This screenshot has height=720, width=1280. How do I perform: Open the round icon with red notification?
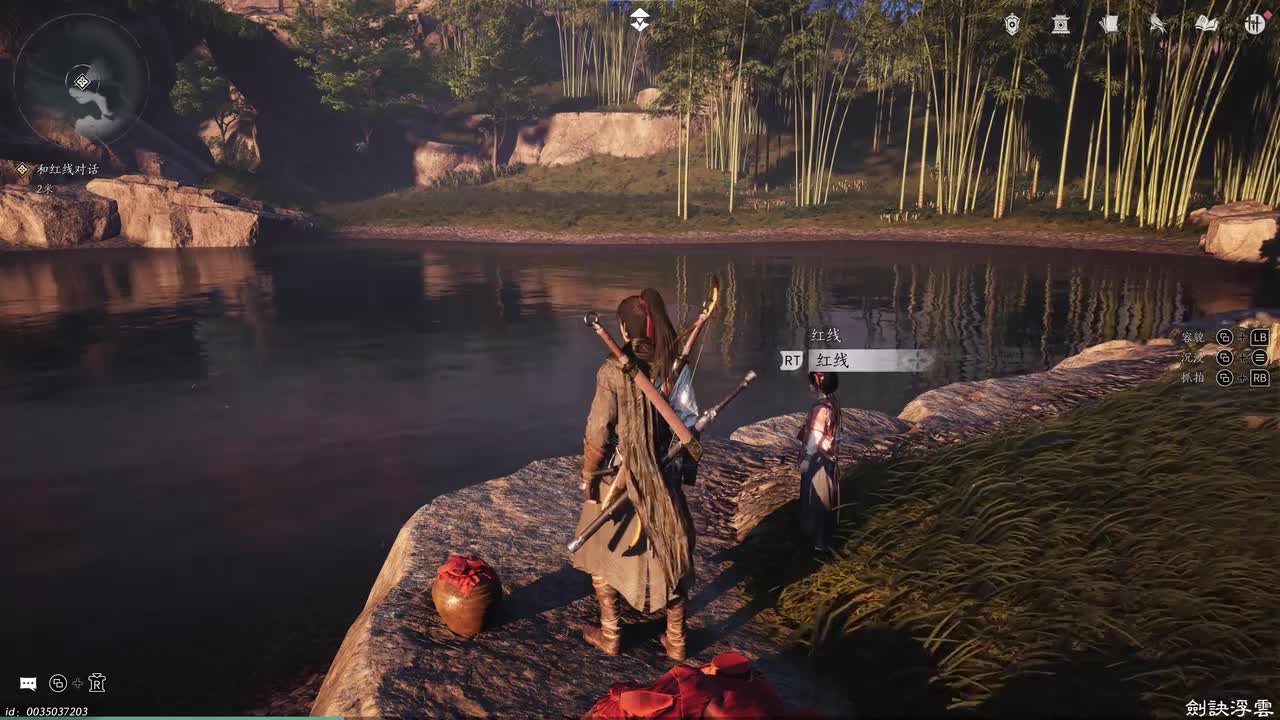(1254, 24)
